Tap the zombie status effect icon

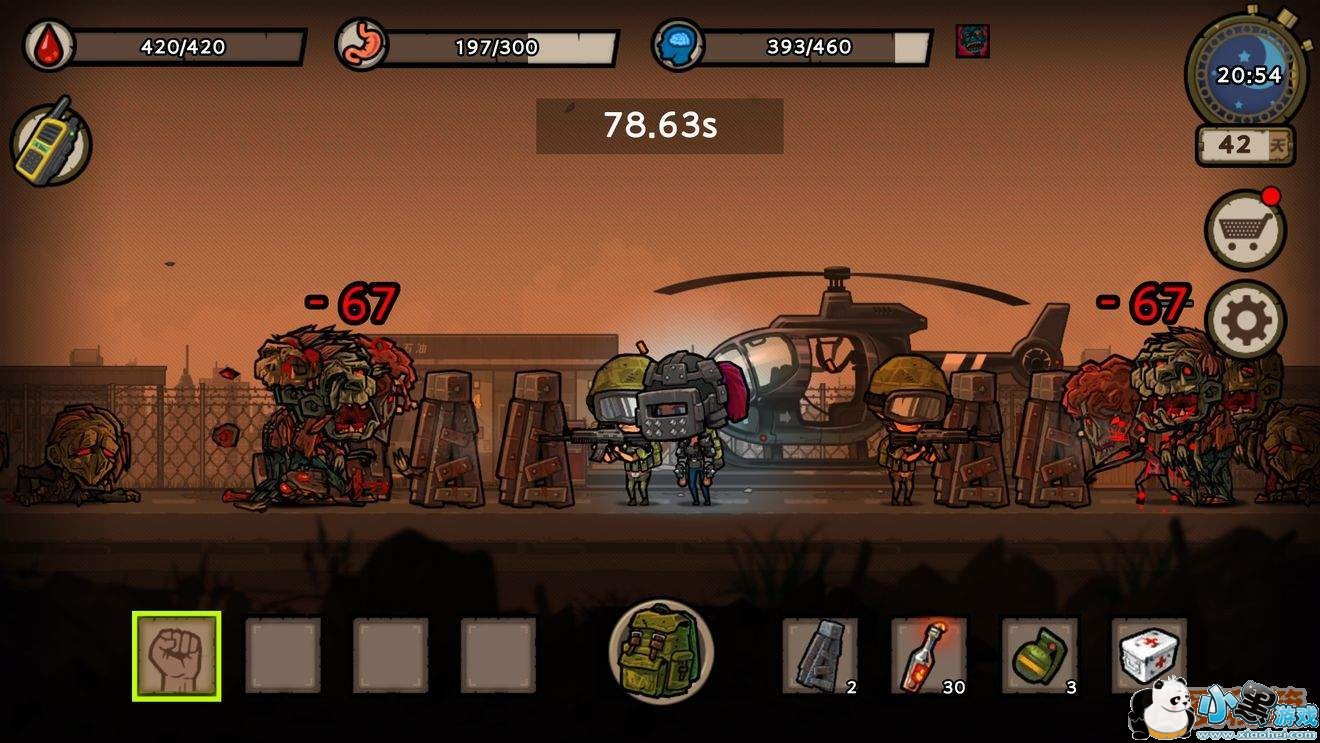(972, 41)
